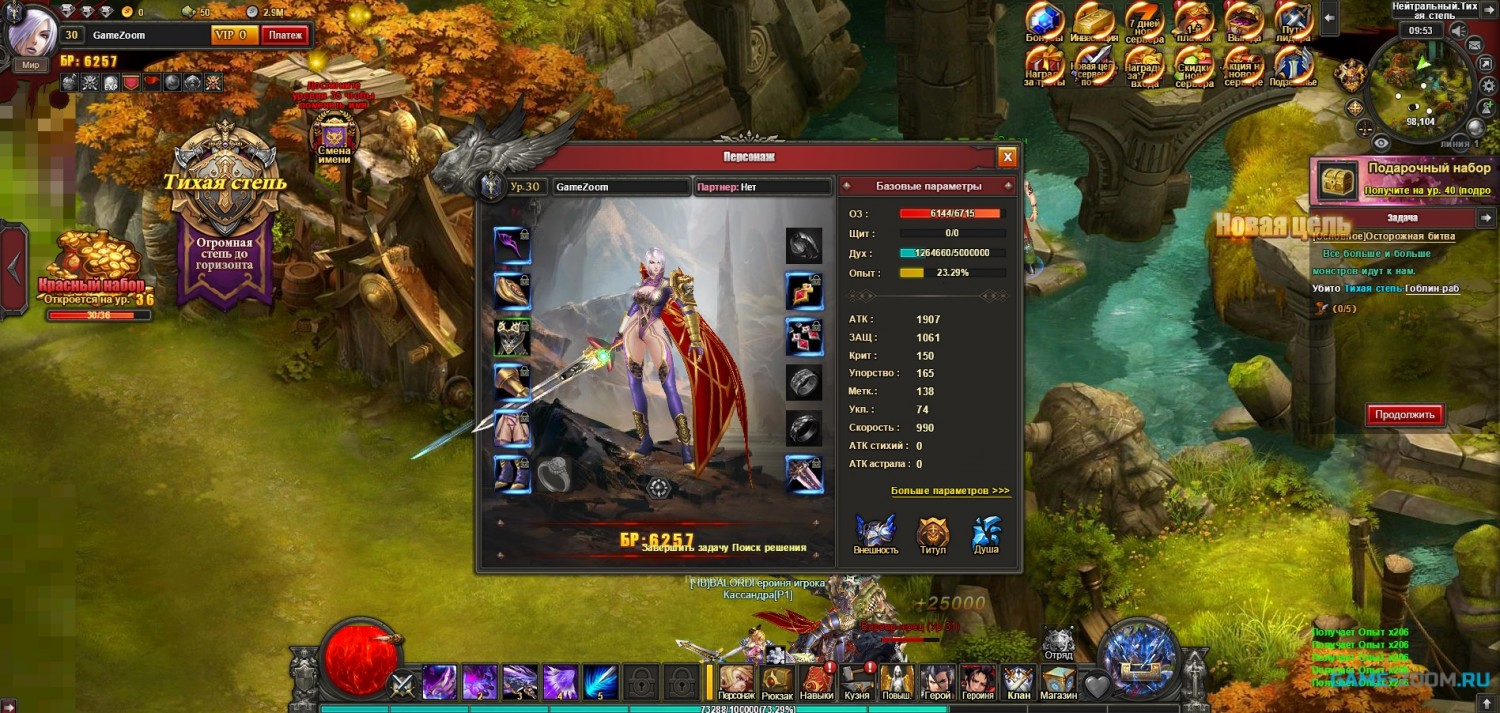Click the Смена имени name change icon
This screenshot has height=713, width=1500.
tap(333, 135)
